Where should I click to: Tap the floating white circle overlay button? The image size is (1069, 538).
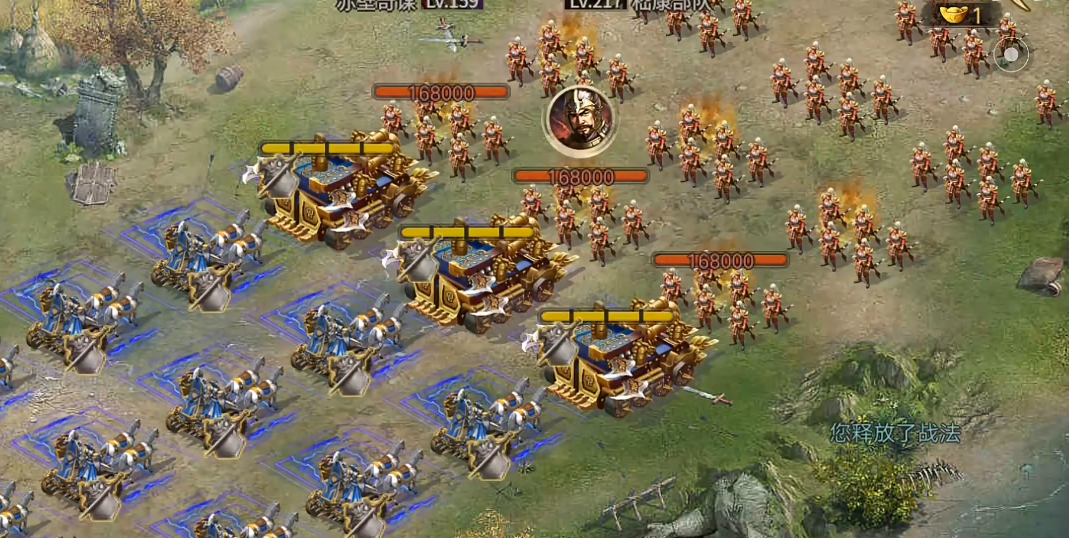click(x=1011, y=55)
